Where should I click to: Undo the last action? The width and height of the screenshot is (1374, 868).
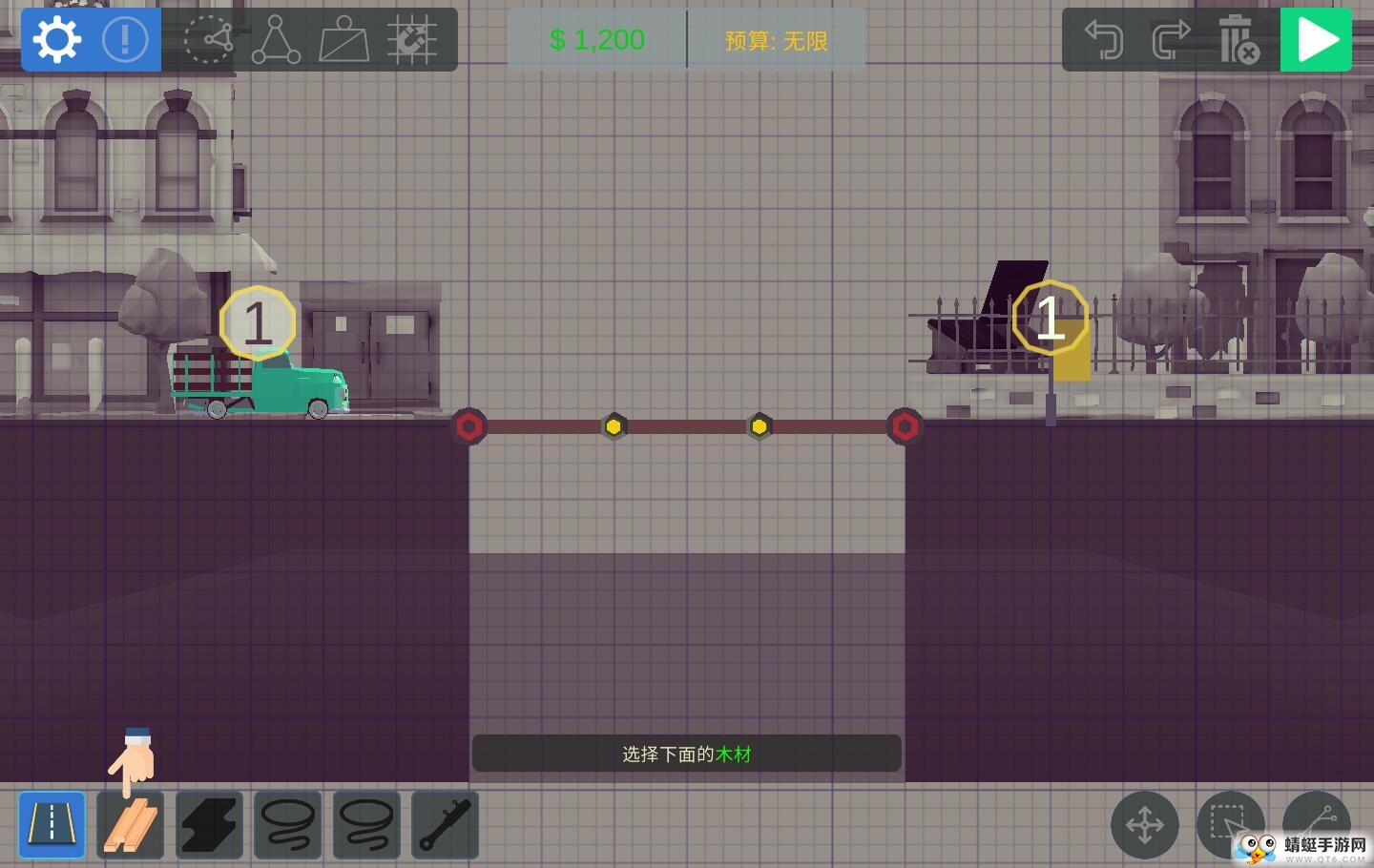tap(1104, 40)
